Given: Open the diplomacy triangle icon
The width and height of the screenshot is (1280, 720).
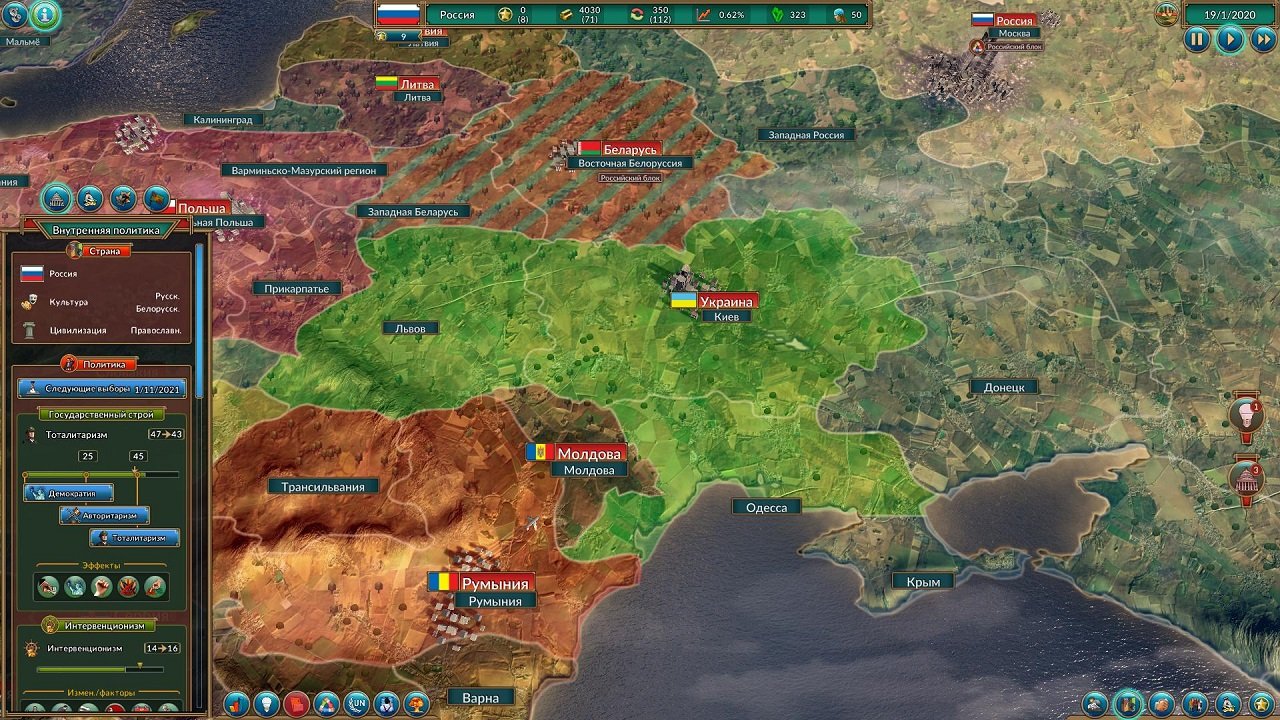Looking at the screenshot, I should coord(324,702).
